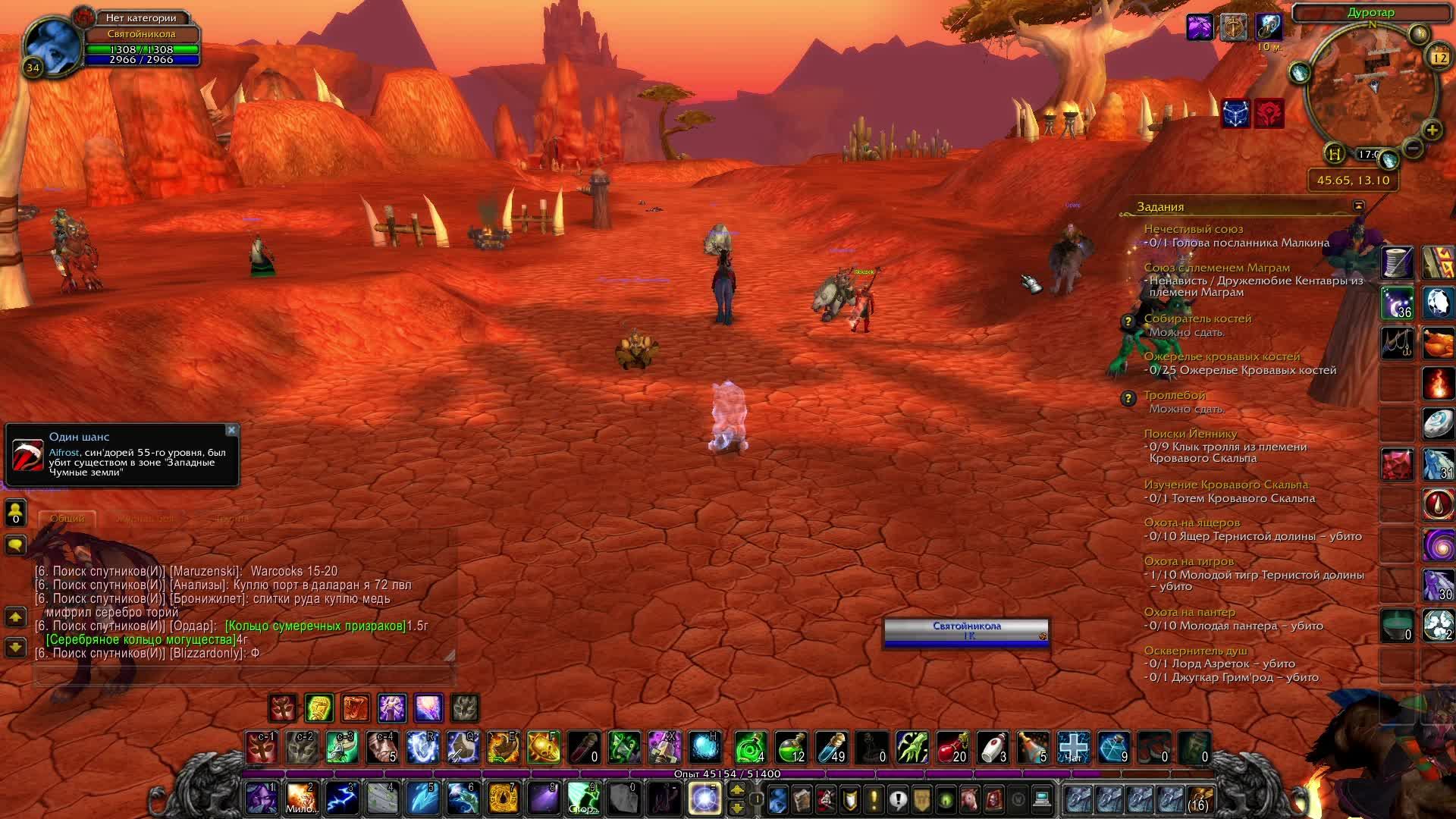
Task: Select the "Нечестивый союз" quest in tracker
Action: click(x=1193, y=229)
